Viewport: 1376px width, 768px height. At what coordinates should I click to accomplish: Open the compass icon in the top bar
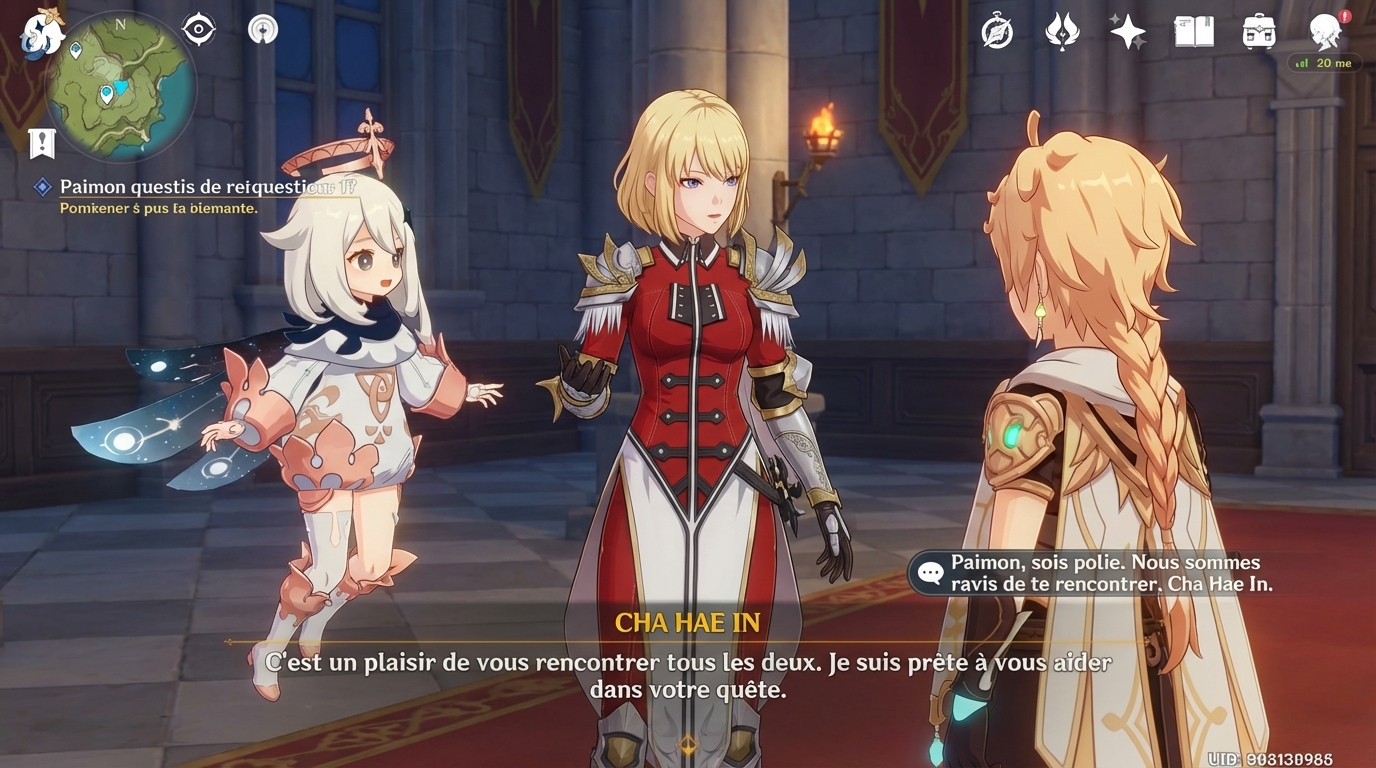[997, 32]
